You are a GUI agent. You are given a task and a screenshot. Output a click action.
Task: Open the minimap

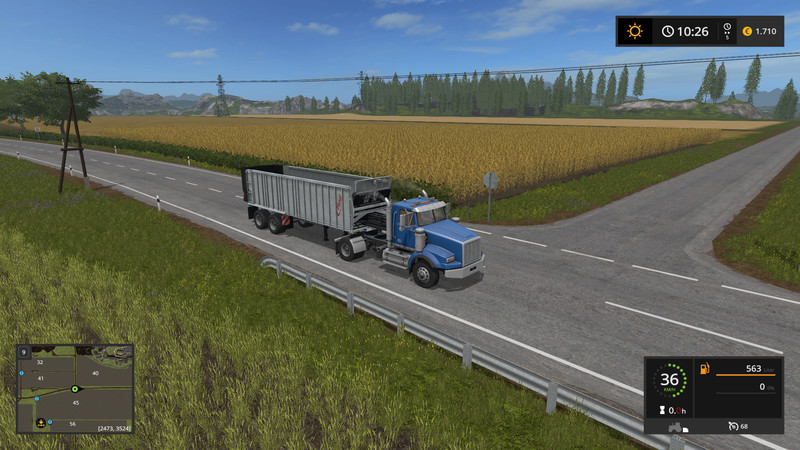click(x=75, y=389)
